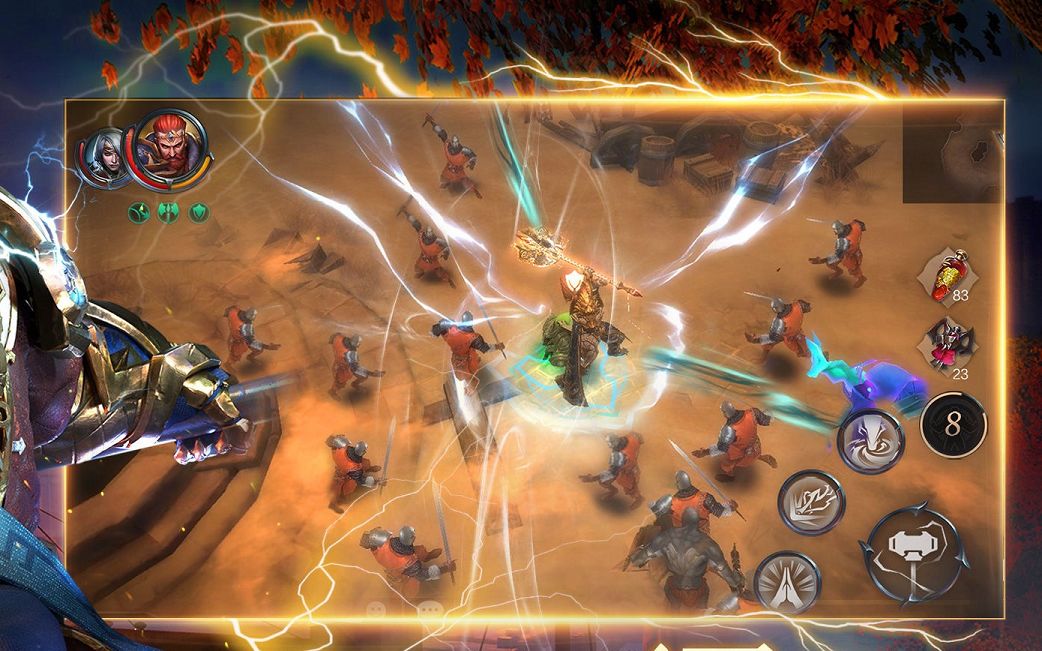Inspect the green arrow buff icon

tap(138, 212)
